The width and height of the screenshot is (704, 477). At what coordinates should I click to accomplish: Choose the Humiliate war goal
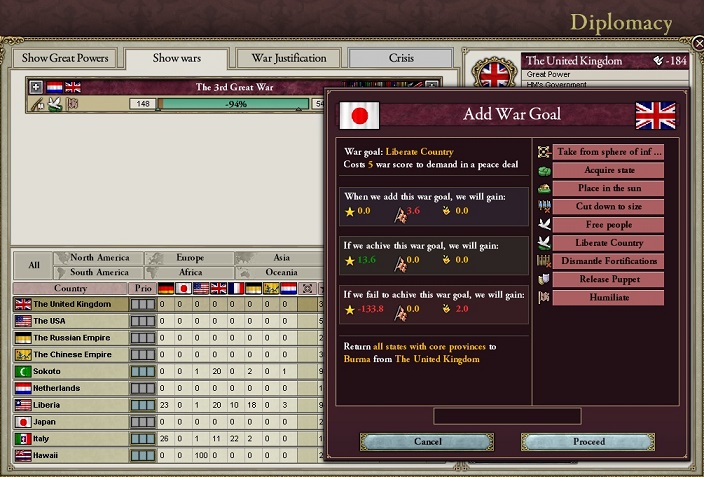(609, 297)
